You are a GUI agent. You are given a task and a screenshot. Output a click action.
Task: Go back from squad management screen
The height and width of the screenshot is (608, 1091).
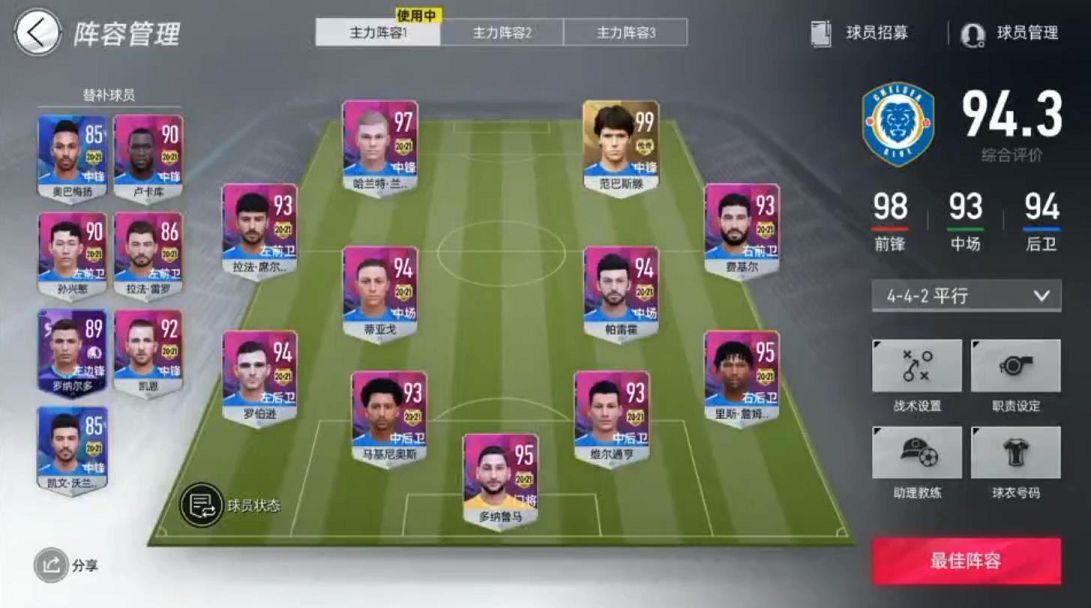(36, 32)
